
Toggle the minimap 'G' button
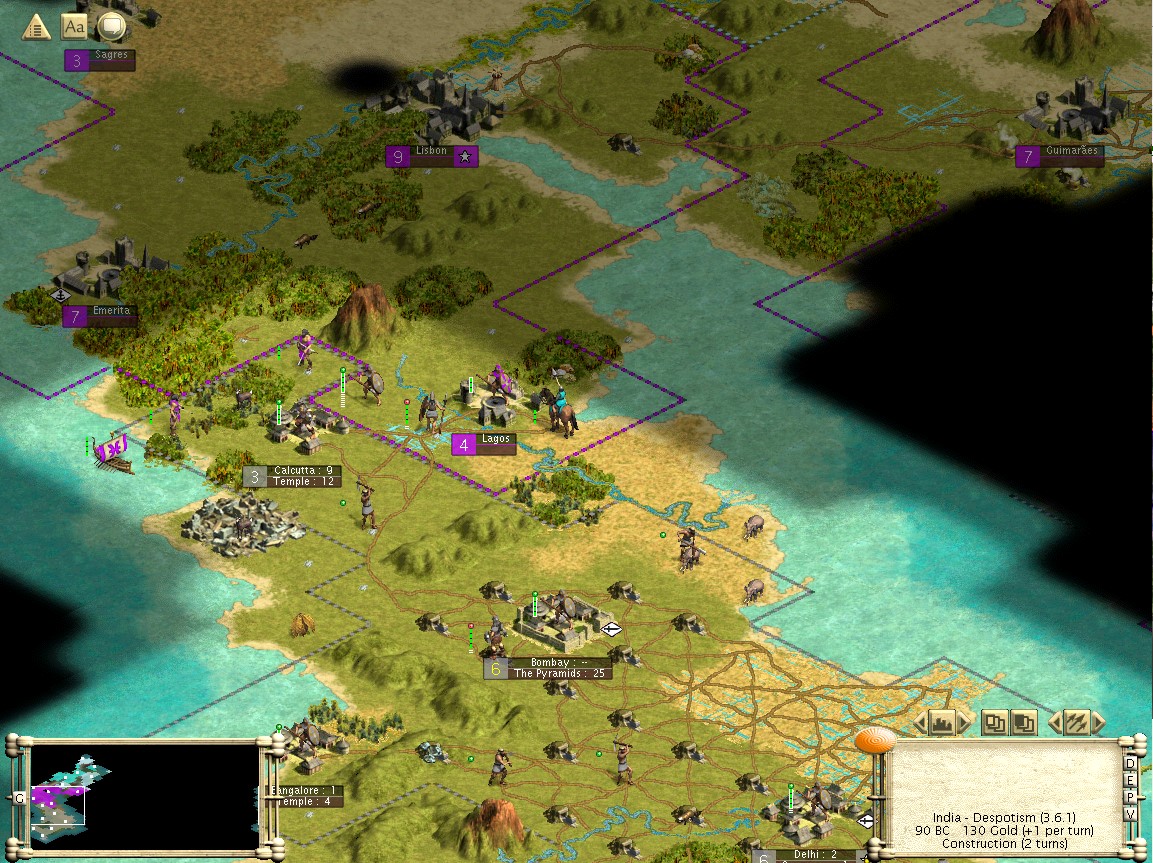tap(19, 798)
